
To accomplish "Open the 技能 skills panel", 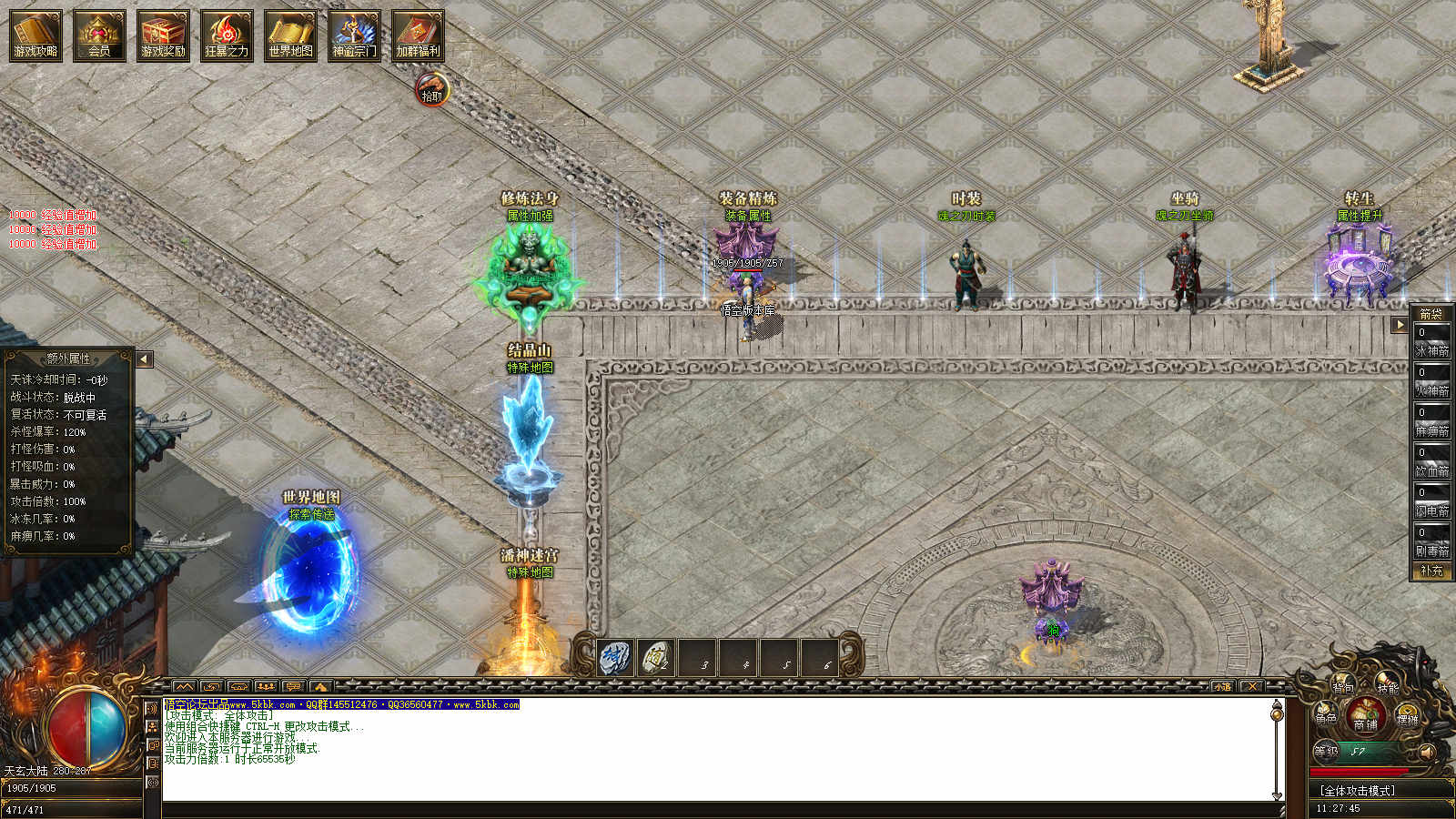I will 1387,689.
